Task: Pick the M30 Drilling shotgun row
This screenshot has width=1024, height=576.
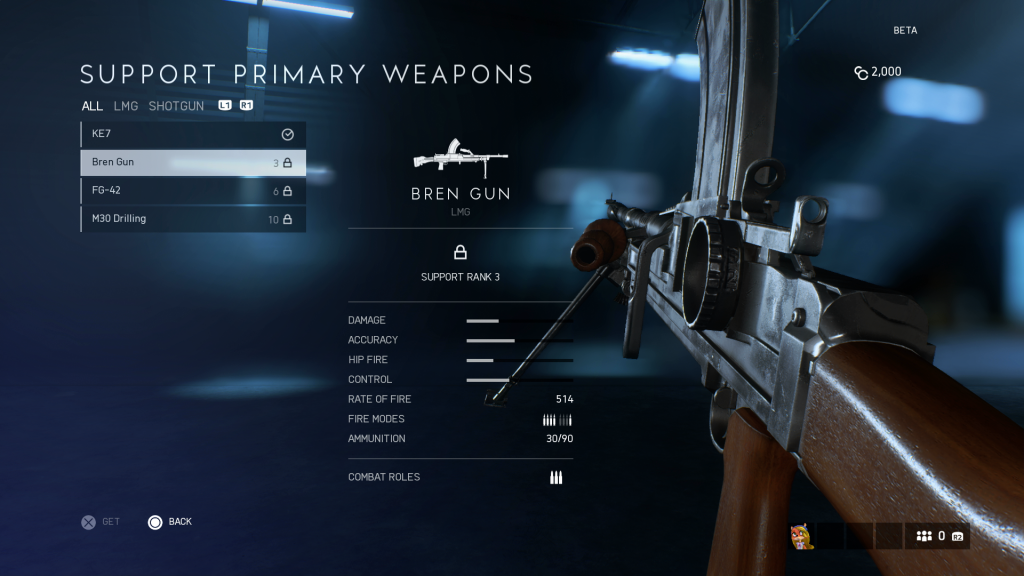Action: 193,219
